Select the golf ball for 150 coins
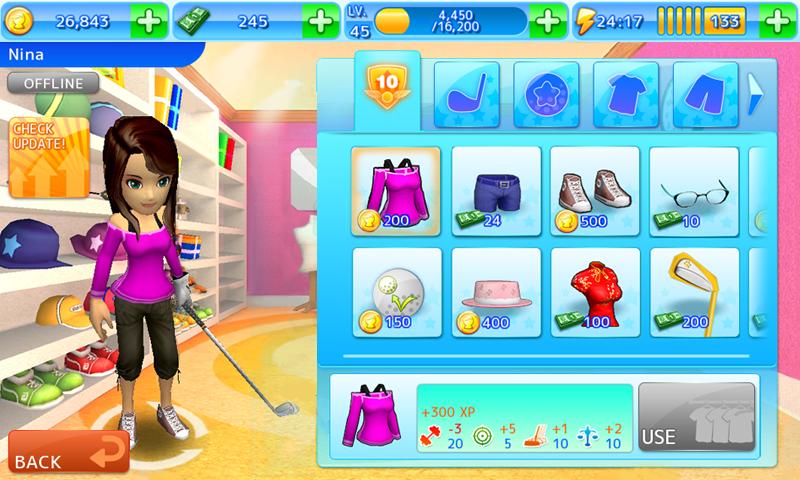The height and width of the screenshot is (480, 800). click(396, 292)
